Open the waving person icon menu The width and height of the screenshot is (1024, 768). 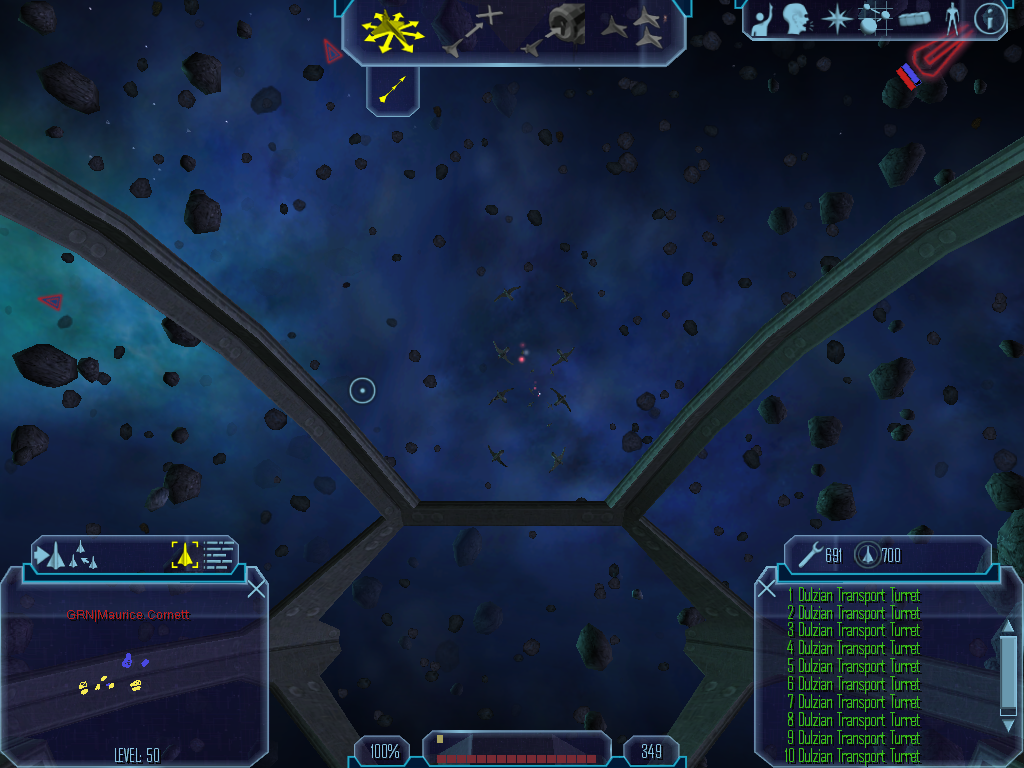tap(762, 21)
